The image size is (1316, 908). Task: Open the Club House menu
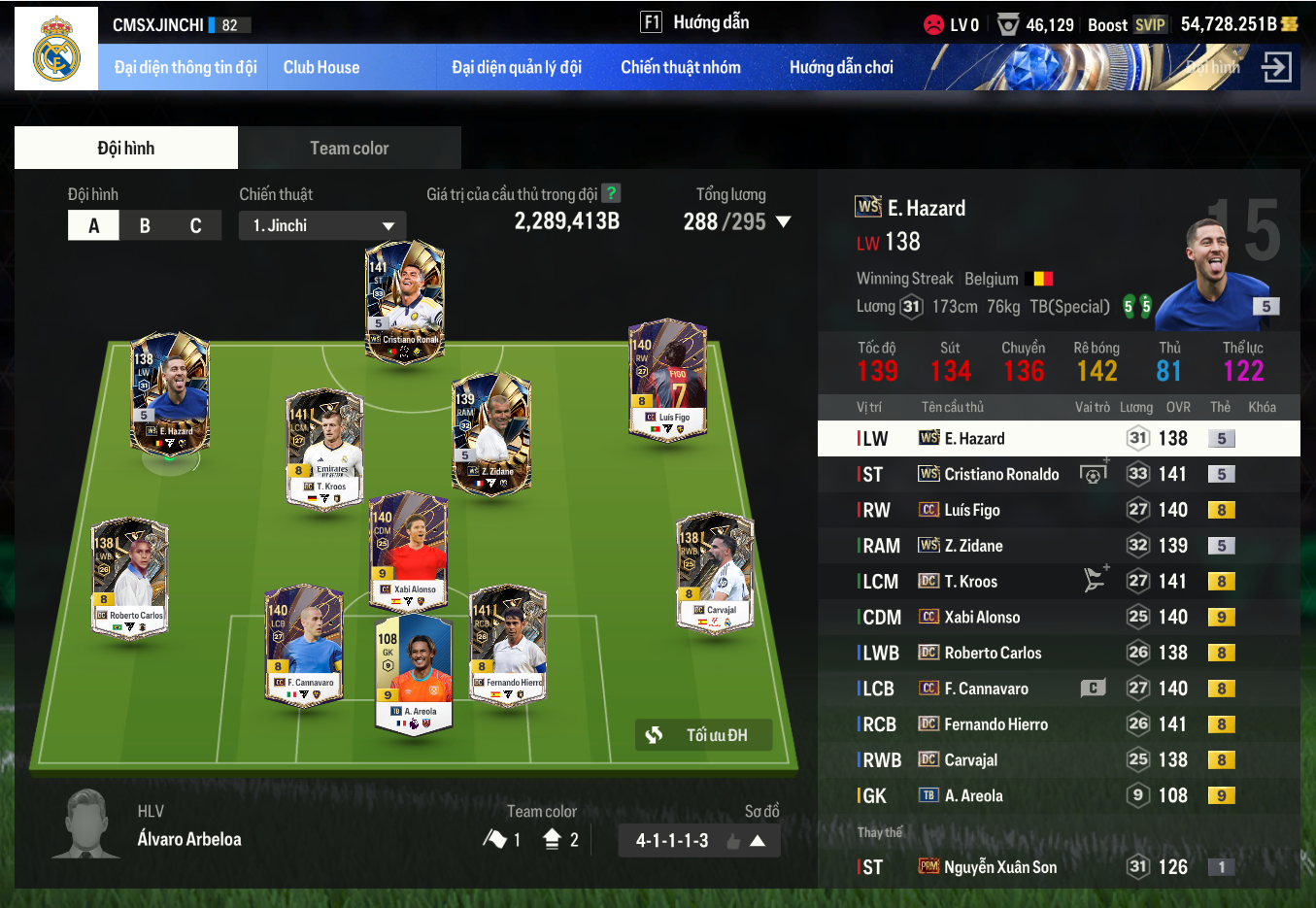[321, 67]
